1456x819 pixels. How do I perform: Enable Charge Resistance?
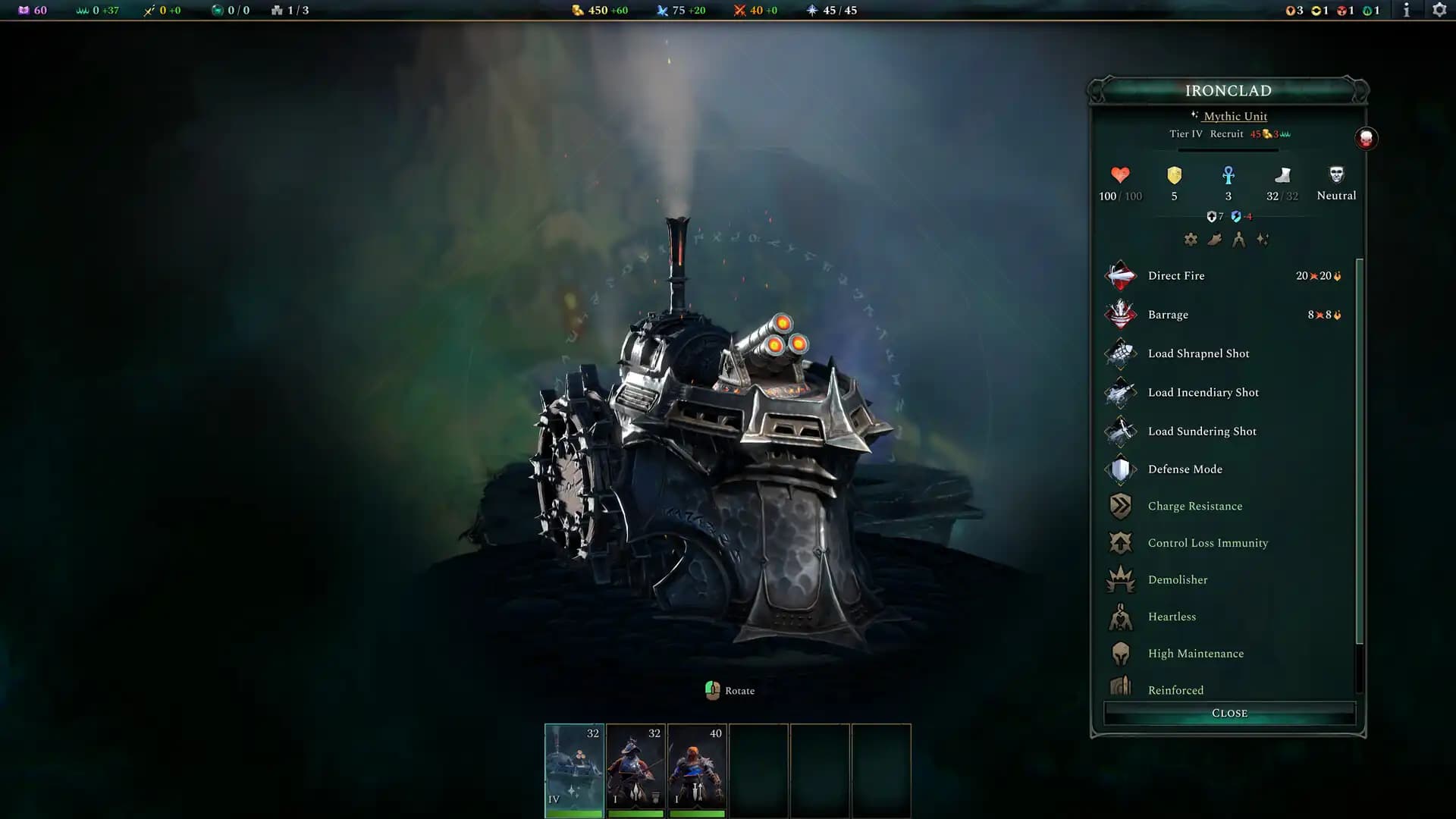[x=1120, y=506]
